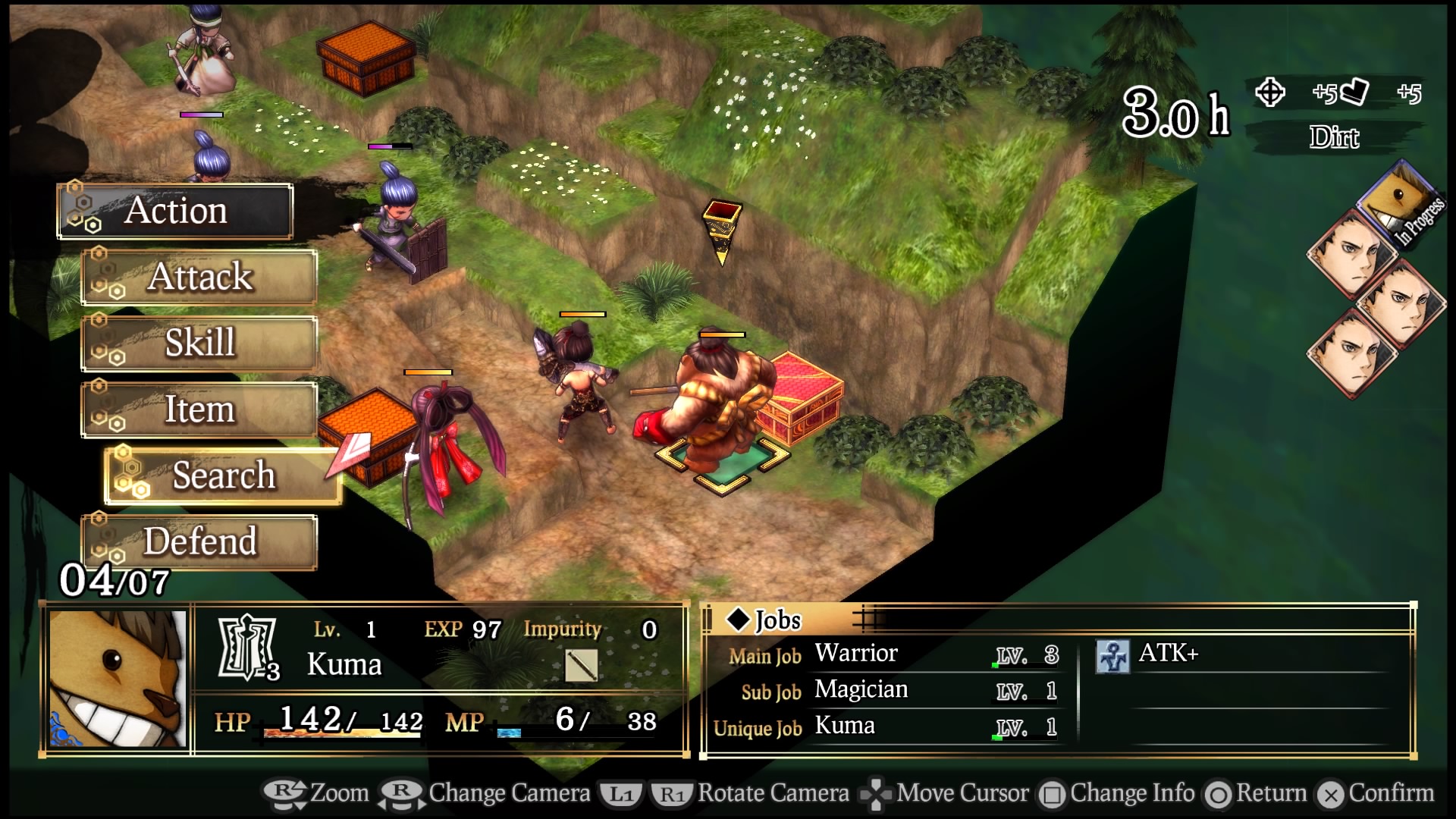Choose the Defend command

(x=199, y=541)
